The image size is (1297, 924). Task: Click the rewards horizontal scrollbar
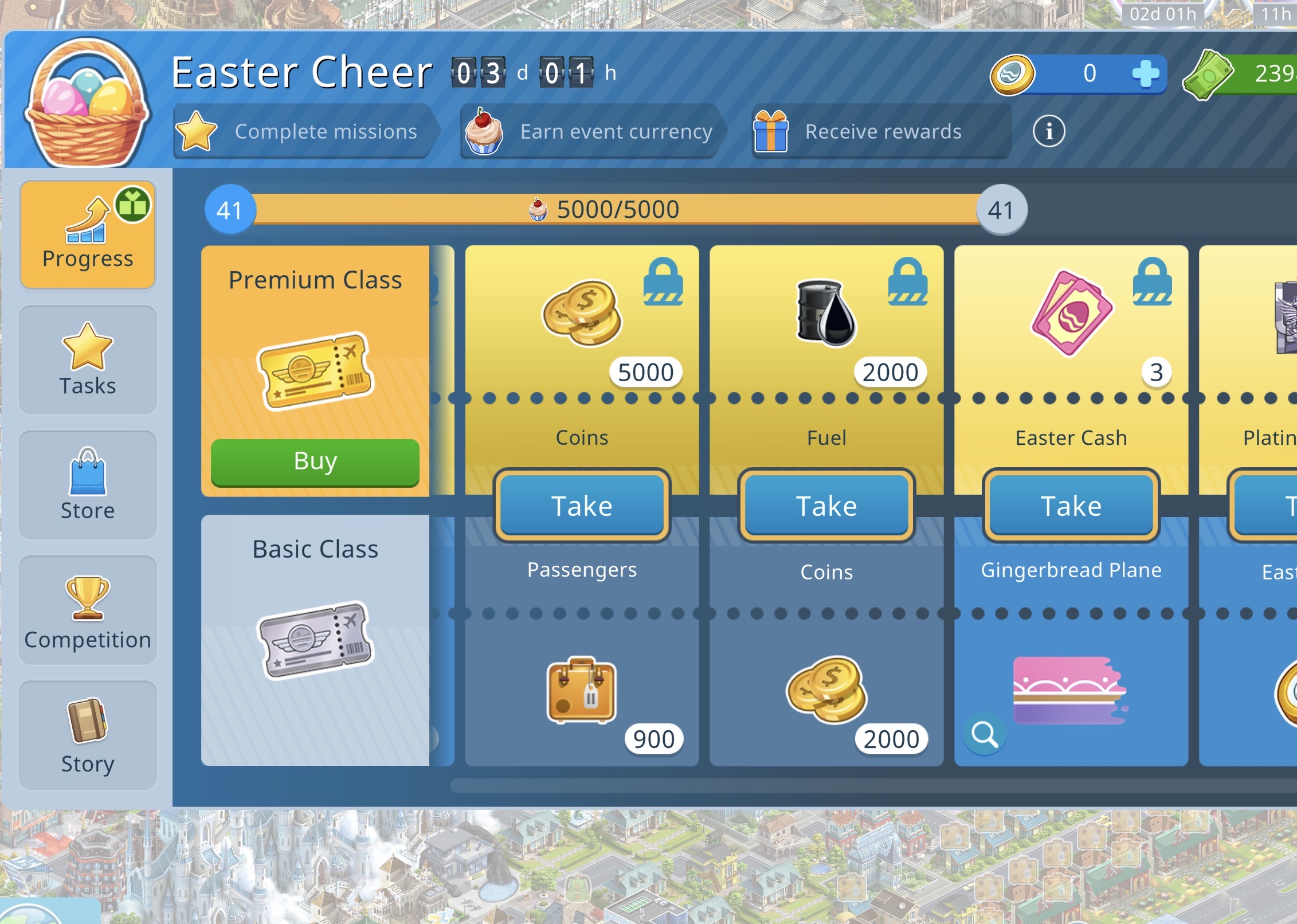(860, 785)
